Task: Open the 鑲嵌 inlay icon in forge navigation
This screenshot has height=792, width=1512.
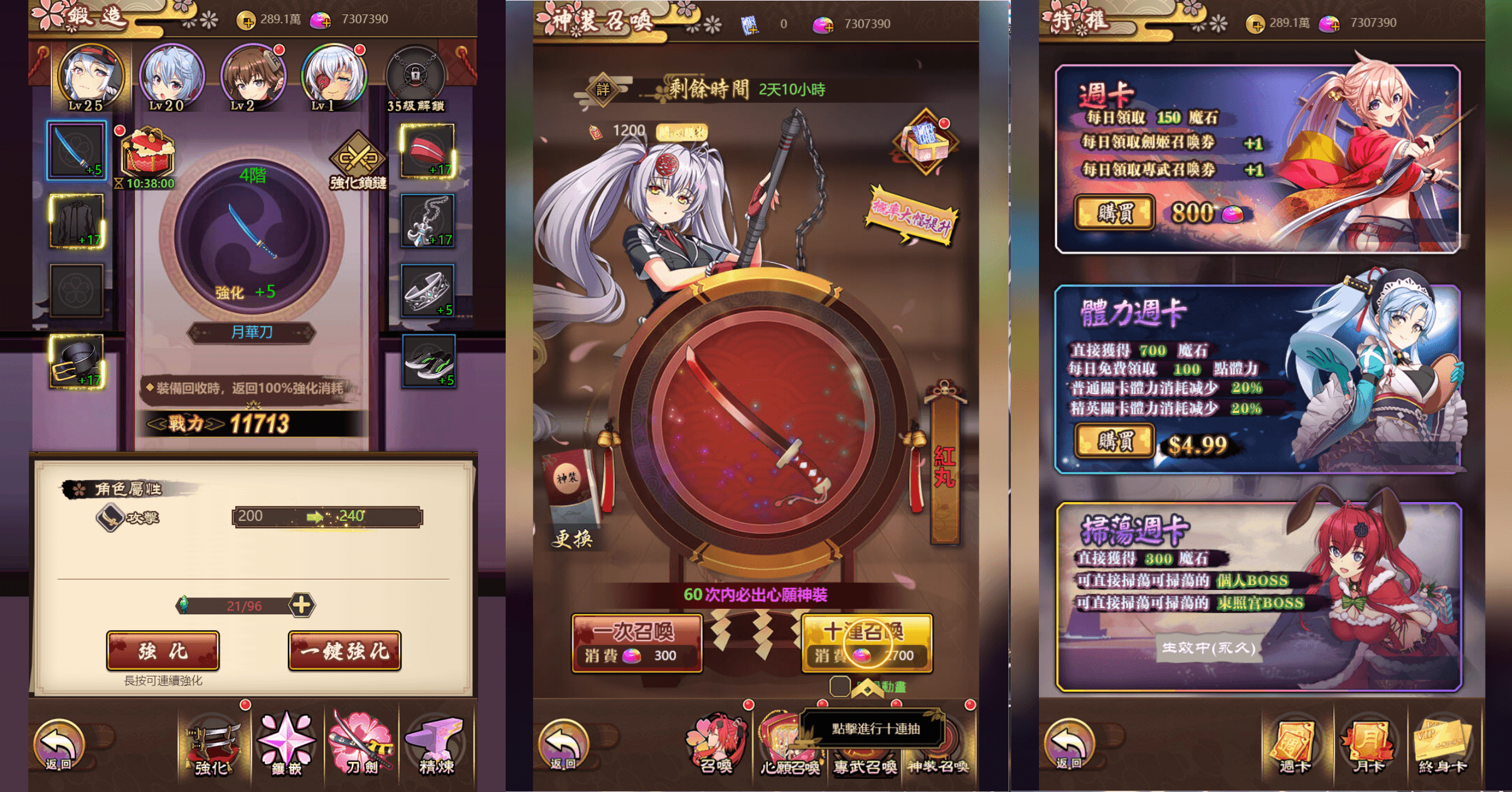Action: pos(287,748)
